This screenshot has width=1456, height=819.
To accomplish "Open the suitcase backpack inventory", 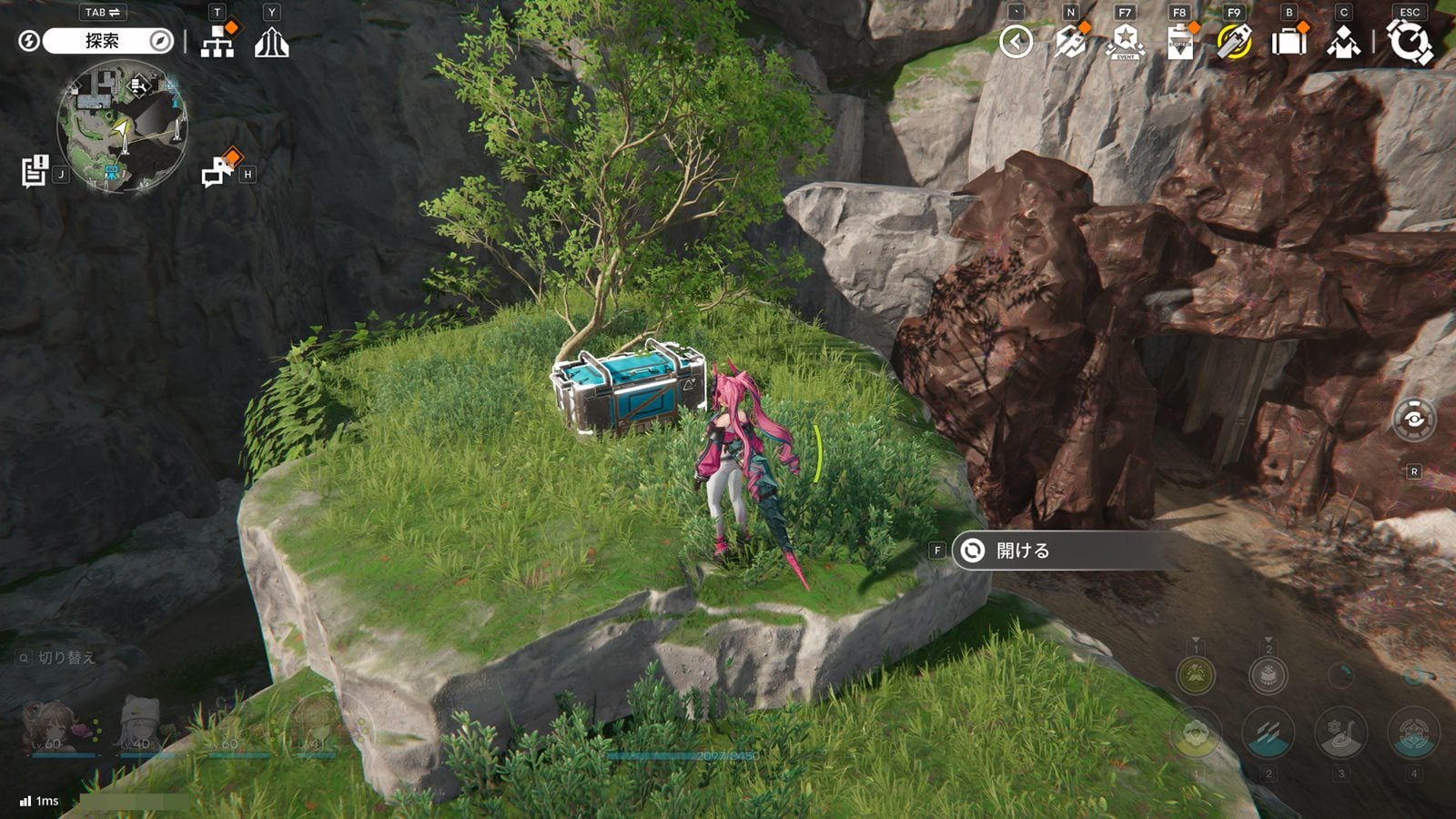I will [x=1289, y=42].
